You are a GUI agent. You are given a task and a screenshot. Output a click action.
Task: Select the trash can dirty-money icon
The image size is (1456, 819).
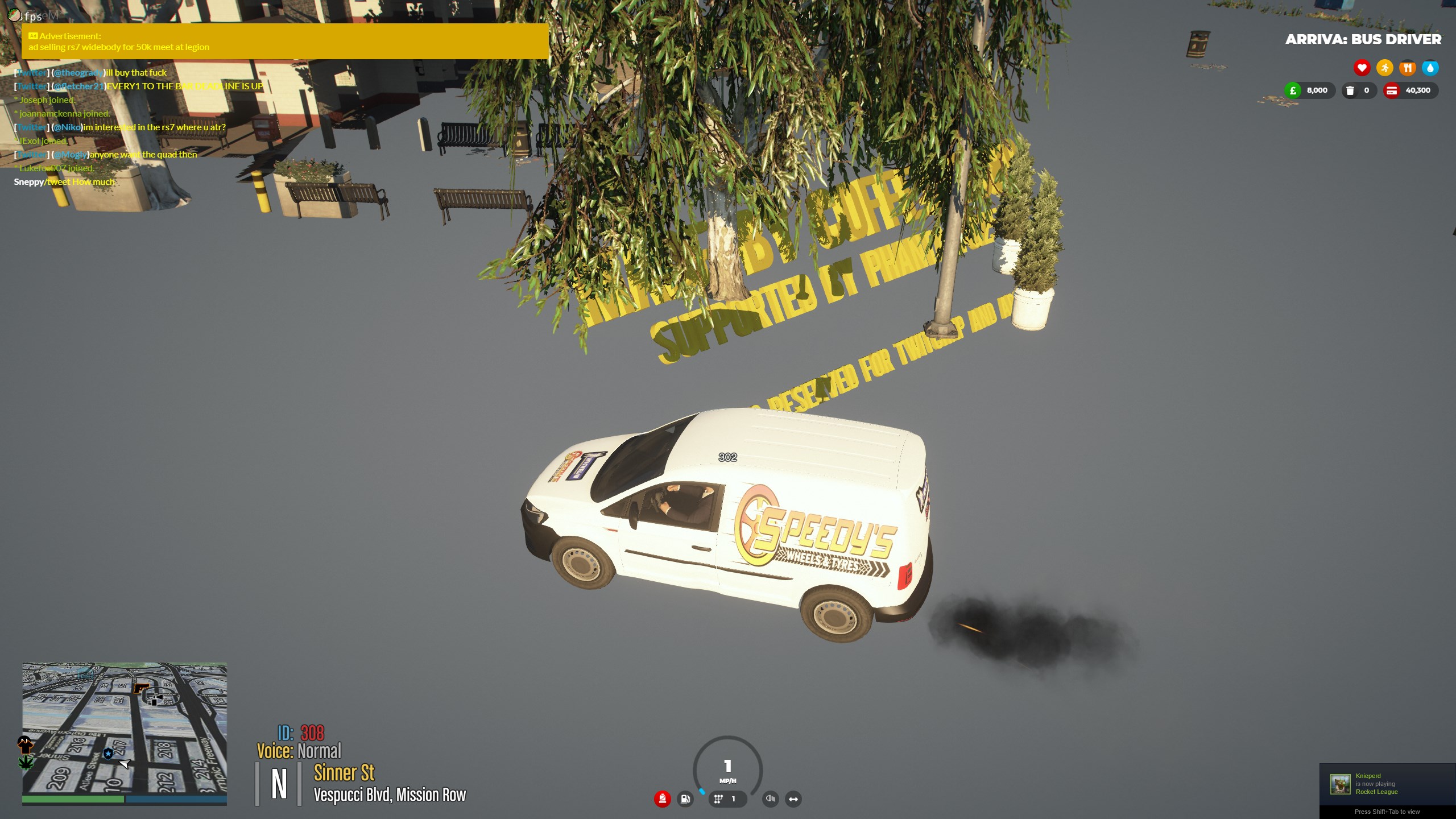[1350, 90]
